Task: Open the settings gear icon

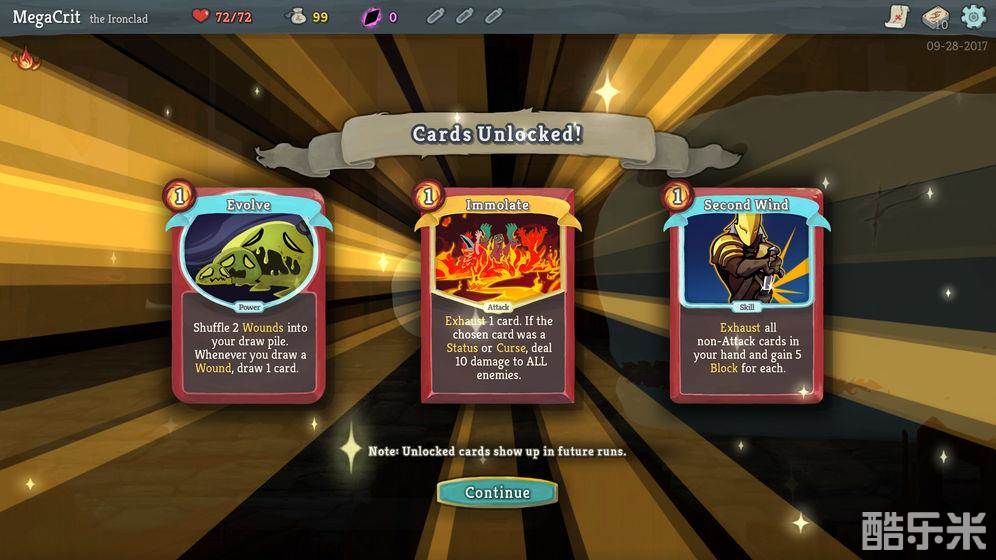Action: [972, 17]
